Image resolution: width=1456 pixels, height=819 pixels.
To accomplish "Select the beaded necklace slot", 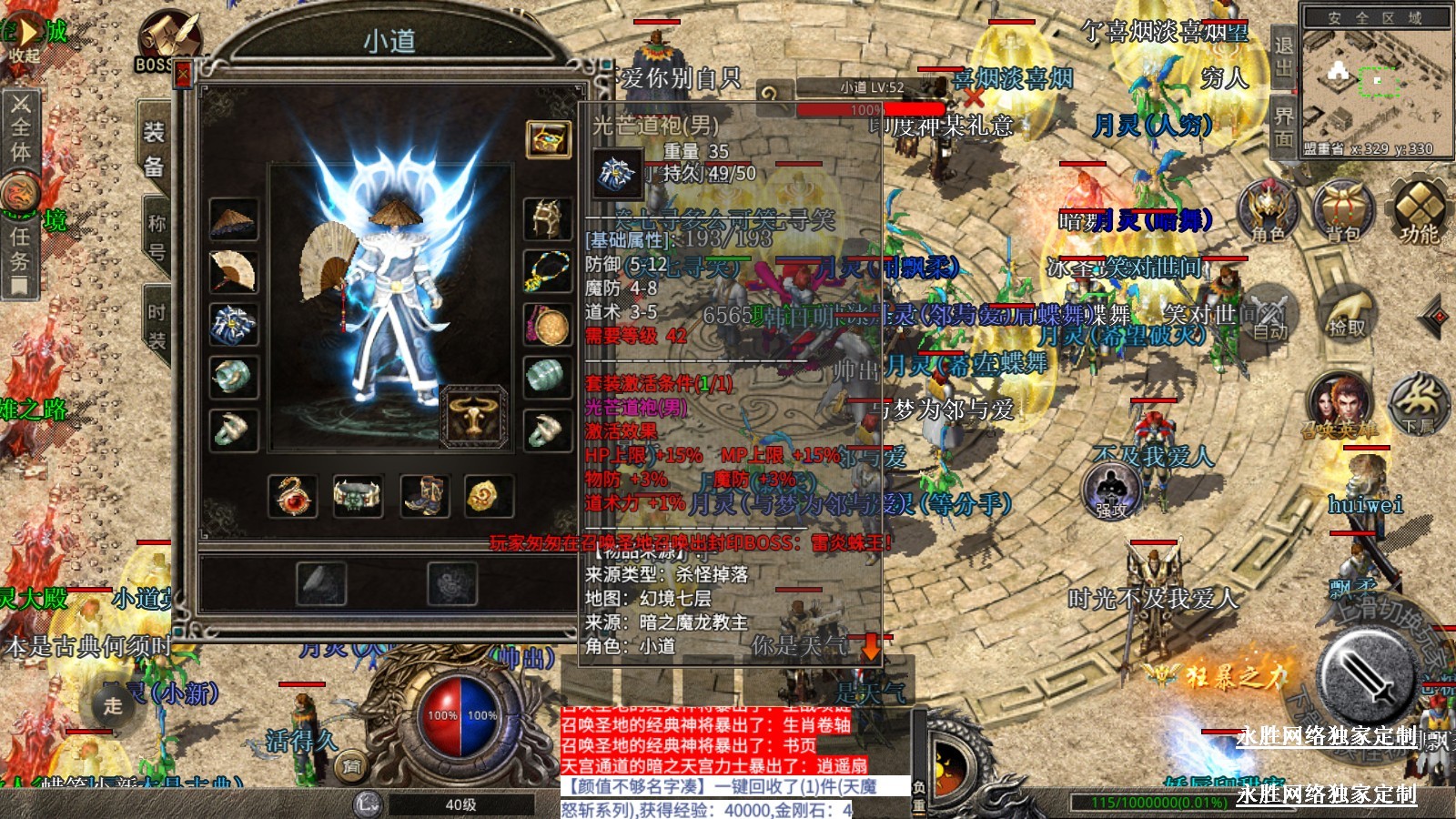I will [x=548, y=271].
